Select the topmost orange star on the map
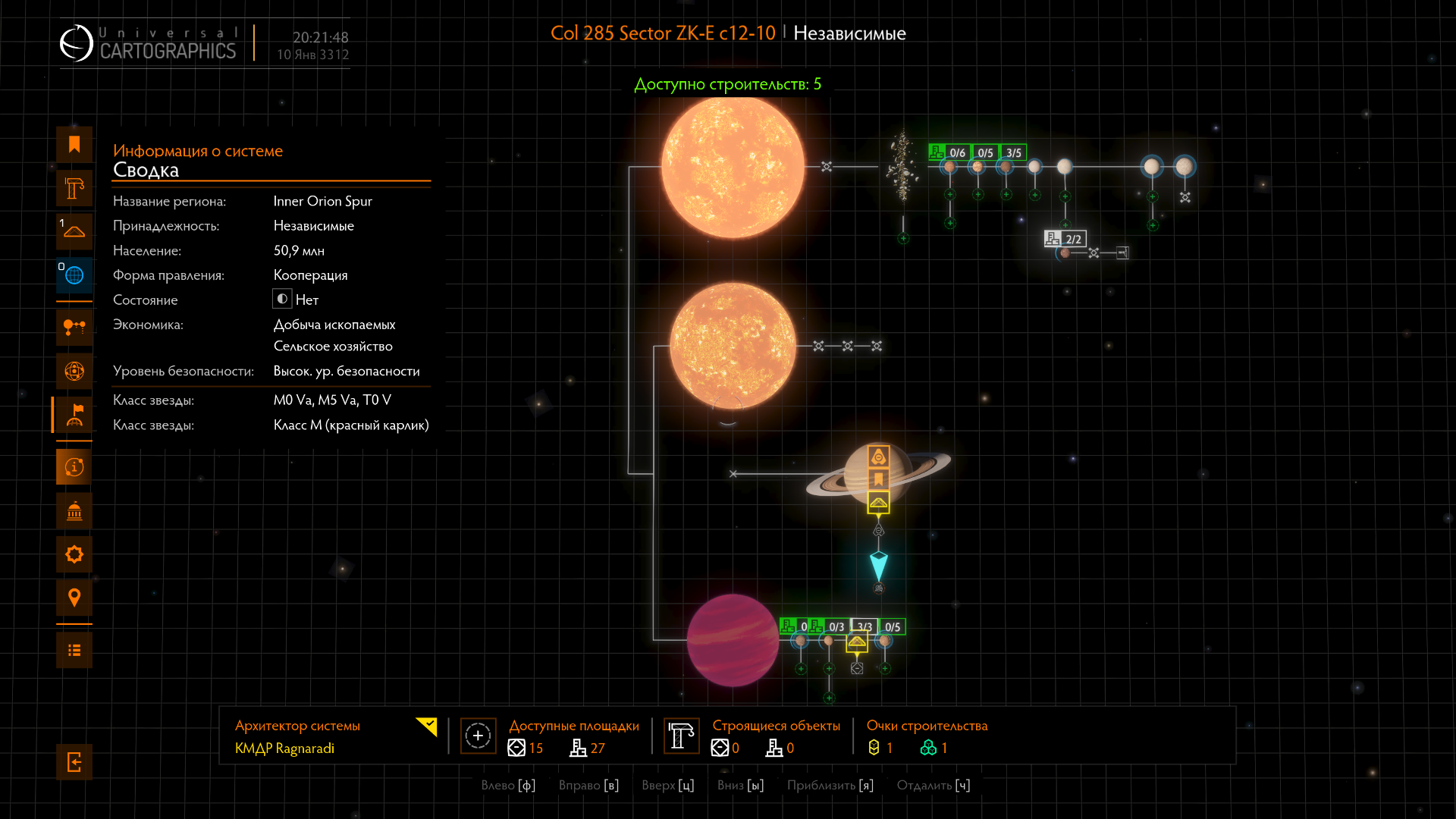This screenshot has height=819, width=1456. pyautogui.click(x=733, y=168)
